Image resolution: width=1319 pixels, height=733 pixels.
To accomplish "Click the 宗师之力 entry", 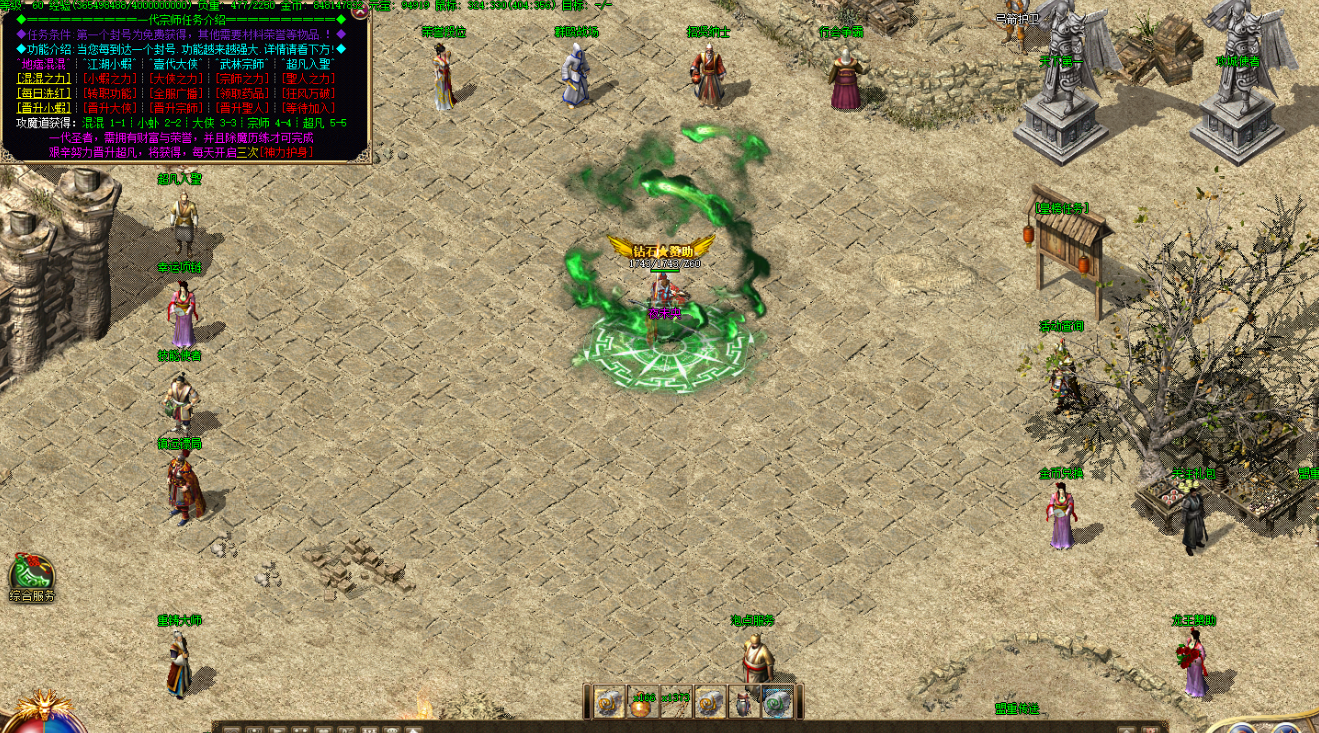I will (x=242, y=78).
